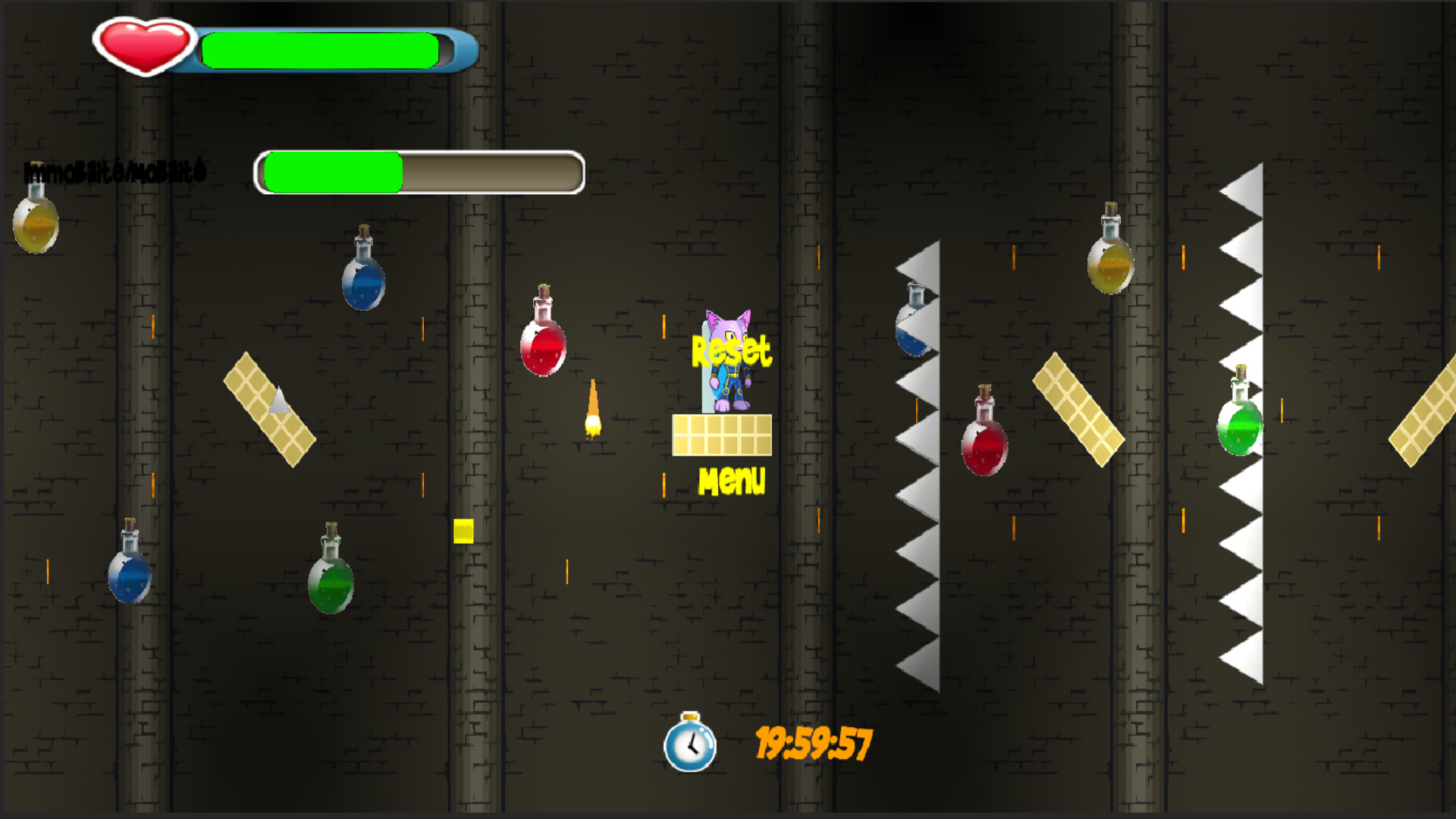Click the yellow potion in the top-left corner
Viewport: 1456px width, 819px height.
34,224
